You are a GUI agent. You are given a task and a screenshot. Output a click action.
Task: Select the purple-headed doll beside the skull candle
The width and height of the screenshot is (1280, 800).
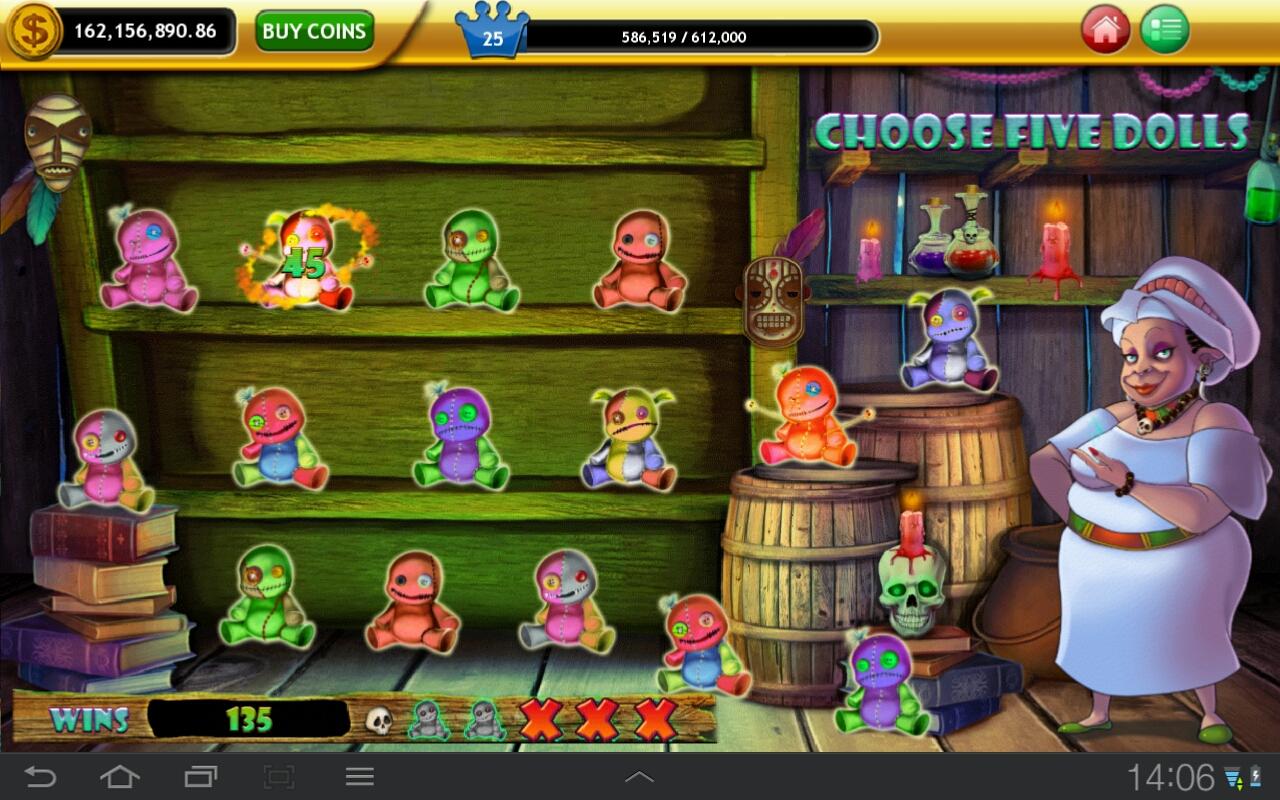882,683
